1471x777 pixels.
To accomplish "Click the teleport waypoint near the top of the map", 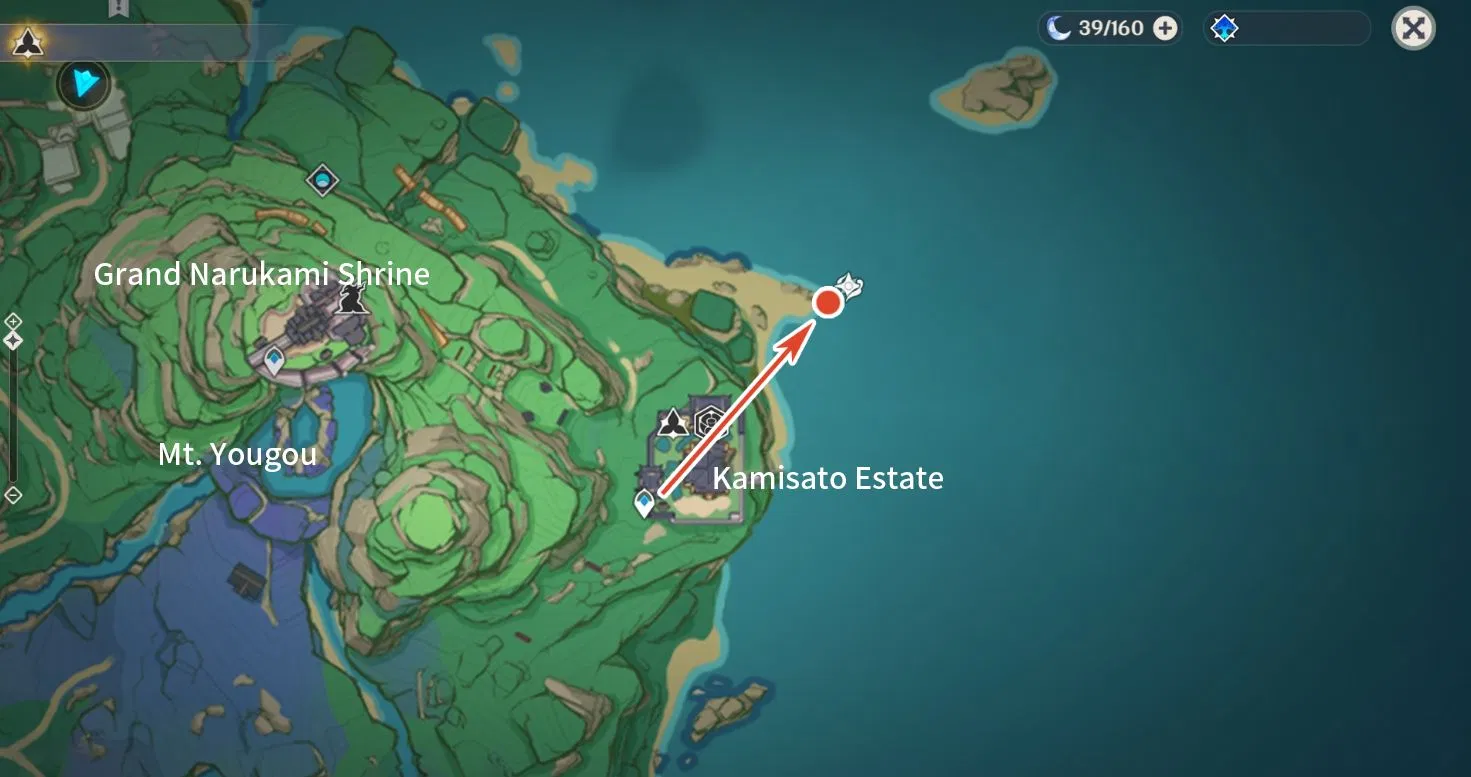I will click(x=323, y=180).
